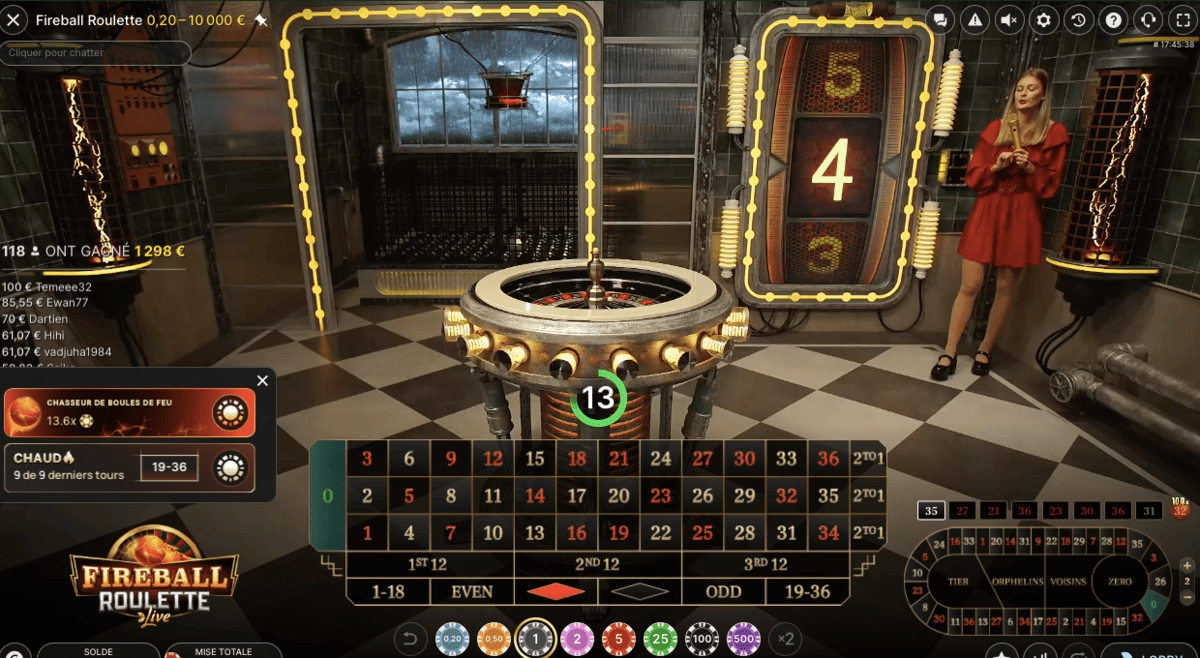Toggle the muted sound speaker icon
This screenshot has width=1200, height=658.
tap(1009, 20)
